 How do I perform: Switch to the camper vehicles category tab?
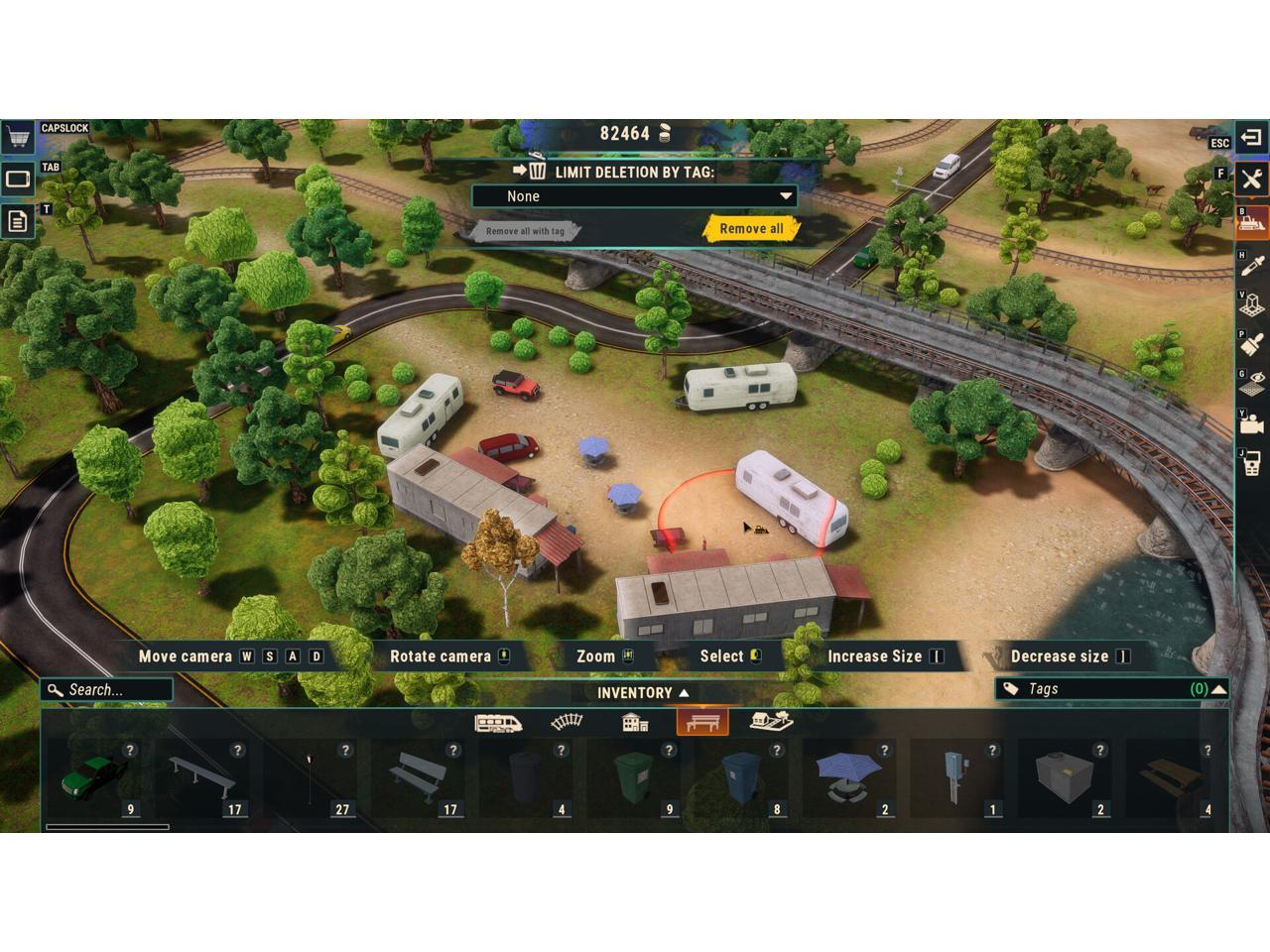point(498,722)
